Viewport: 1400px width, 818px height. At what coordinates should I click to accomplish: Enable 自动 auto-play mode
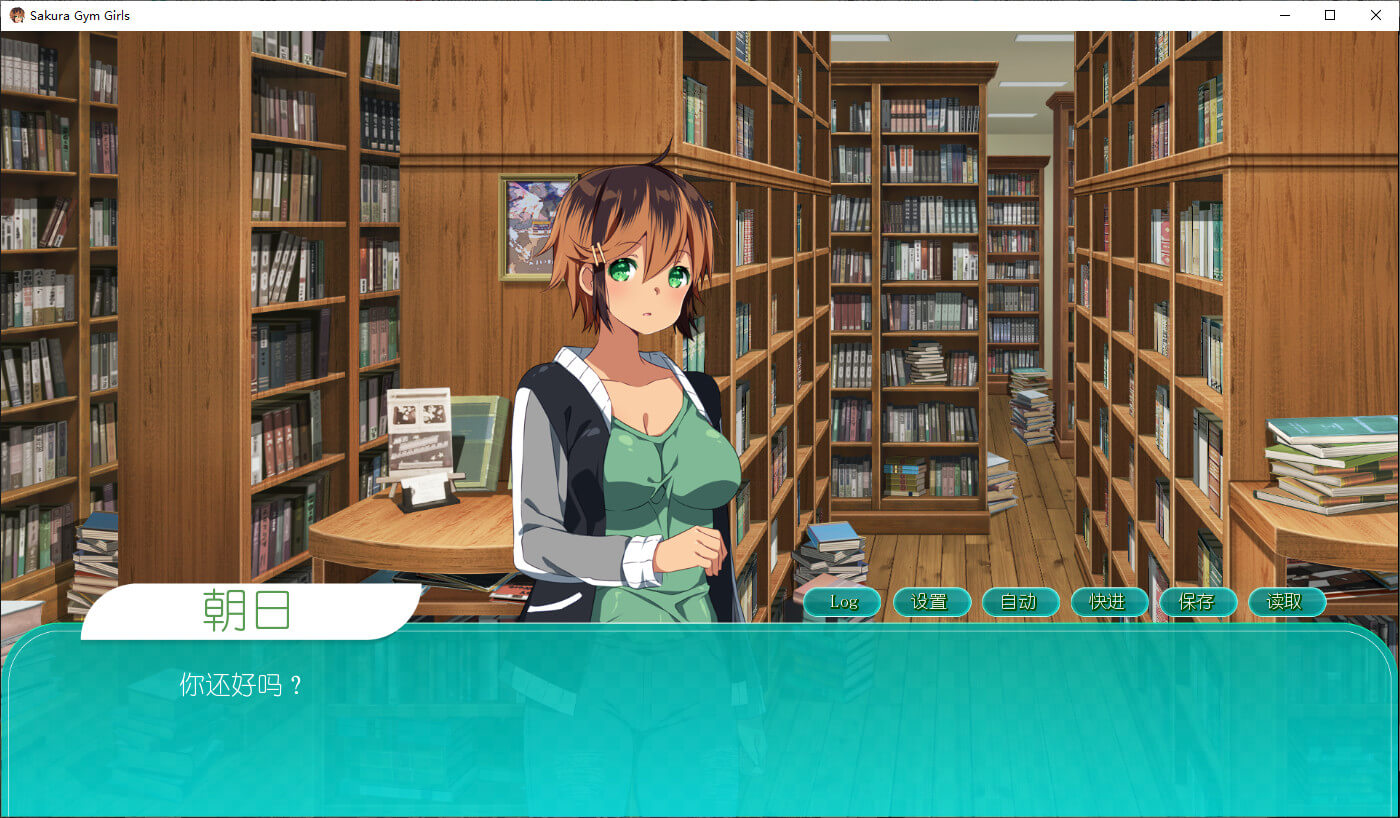(x=1020, y=602)
